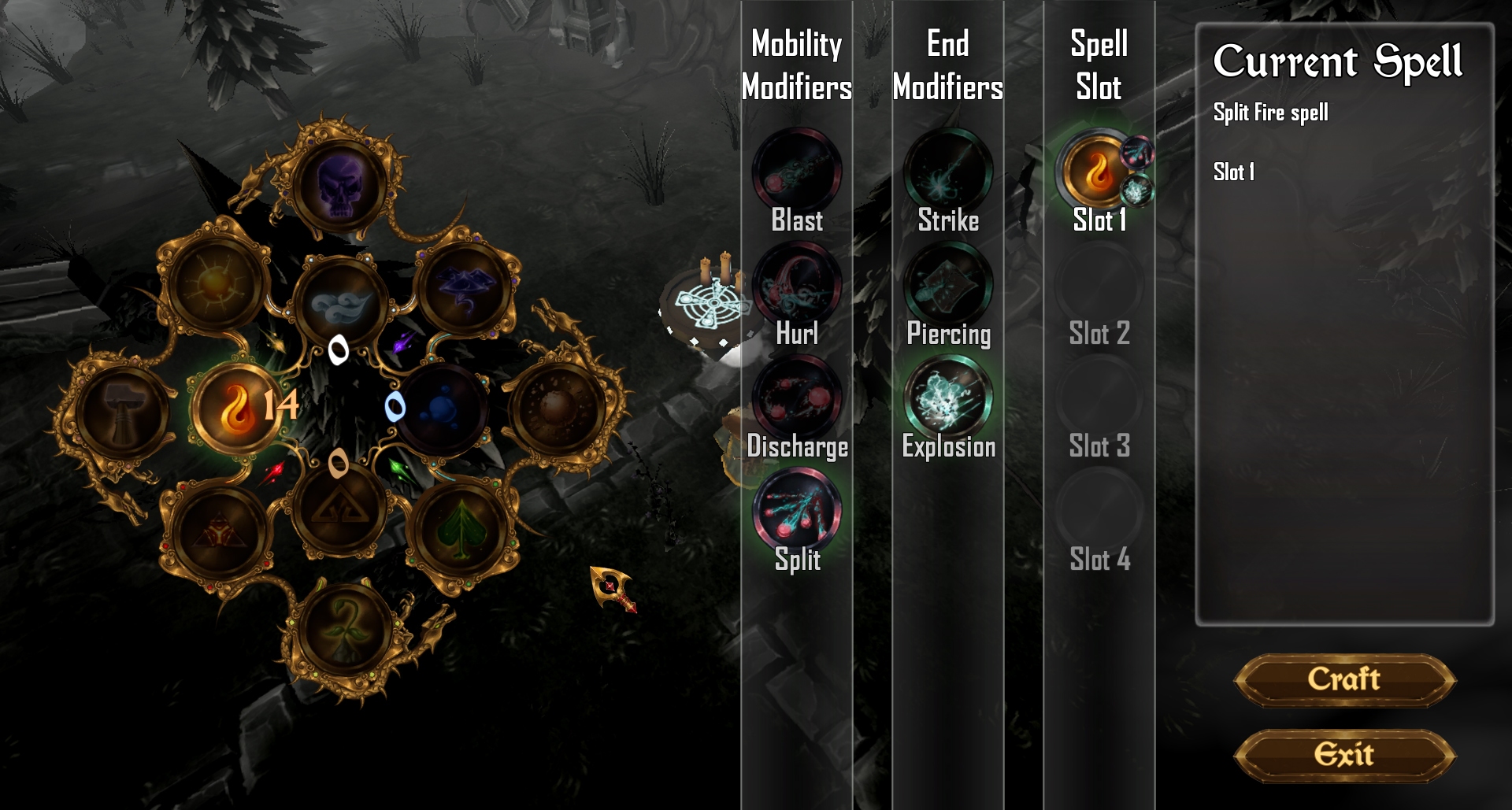Viewport: 1512px width, 810px height.
Task: Switch to empty spell Slot 3
Action: coord(1099,398)
